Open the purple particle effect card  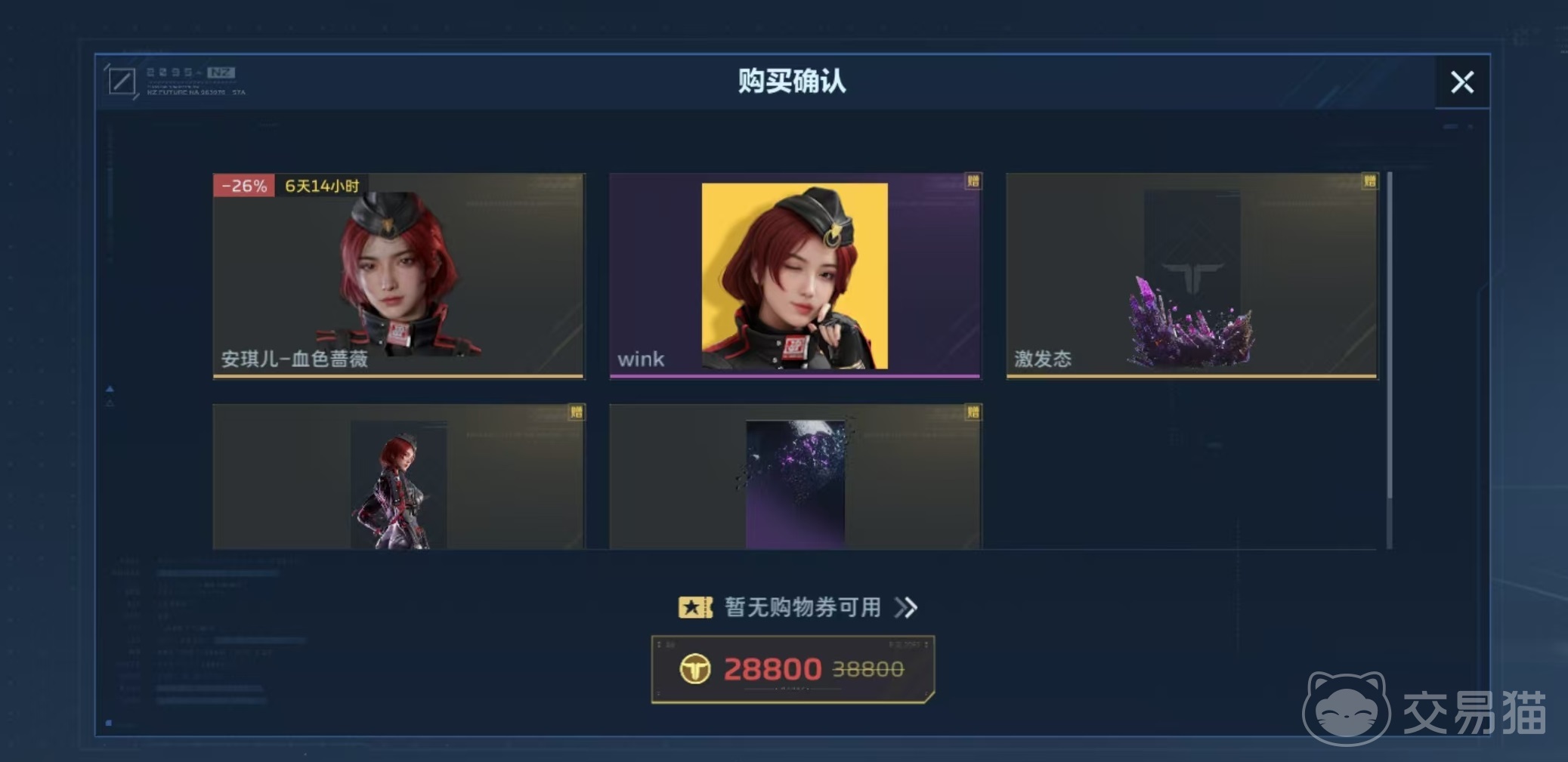point(795,477)
